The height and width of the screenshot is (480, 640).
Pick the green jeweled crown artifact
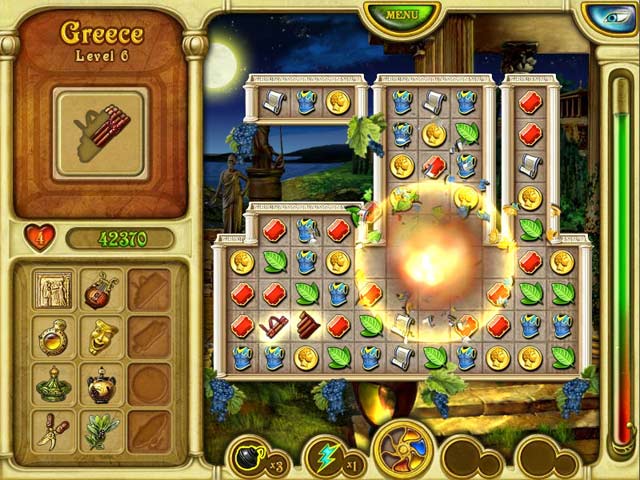51,385
